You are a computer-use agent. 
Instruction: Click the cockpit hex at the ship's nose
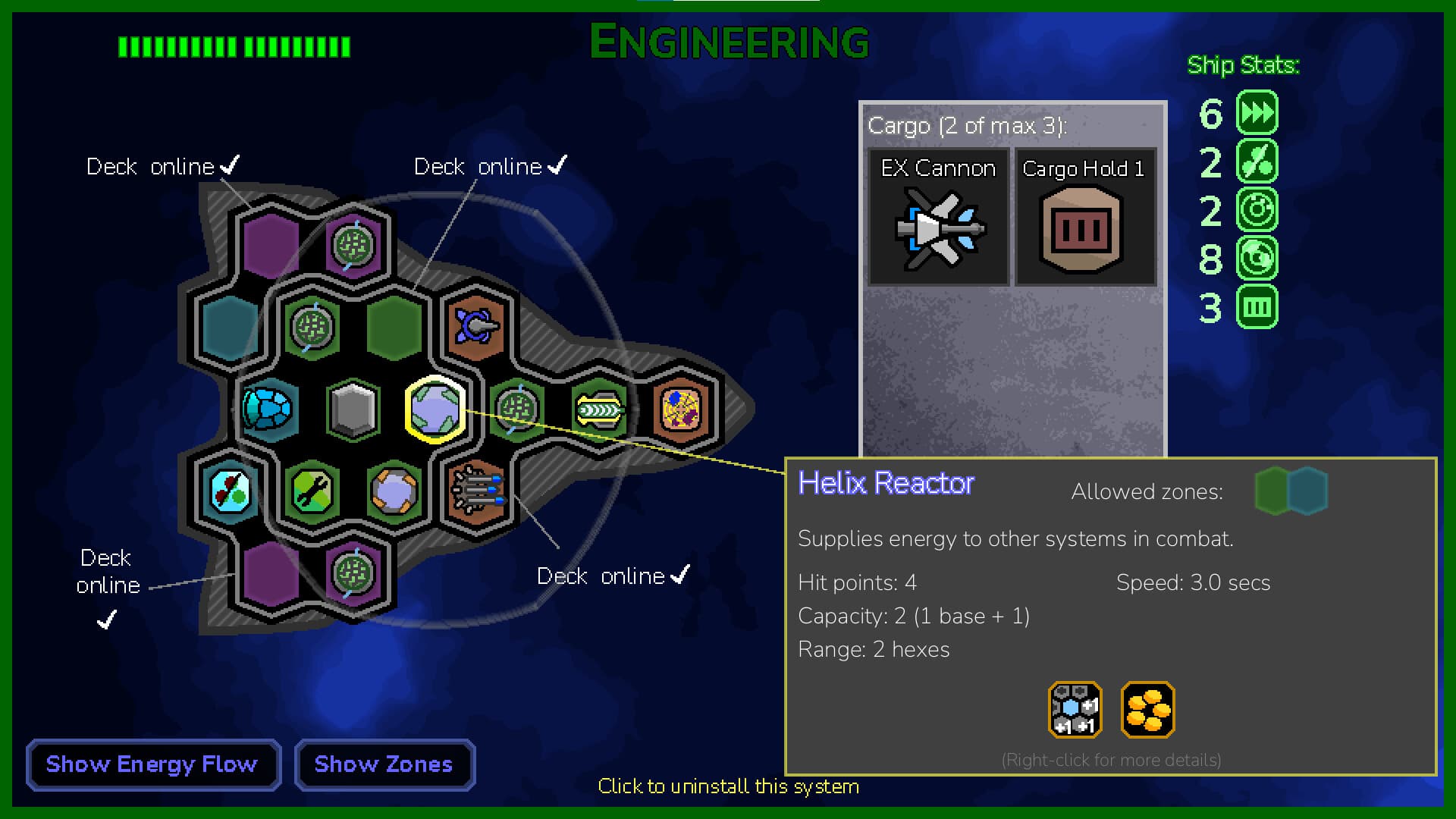[681, 409]
